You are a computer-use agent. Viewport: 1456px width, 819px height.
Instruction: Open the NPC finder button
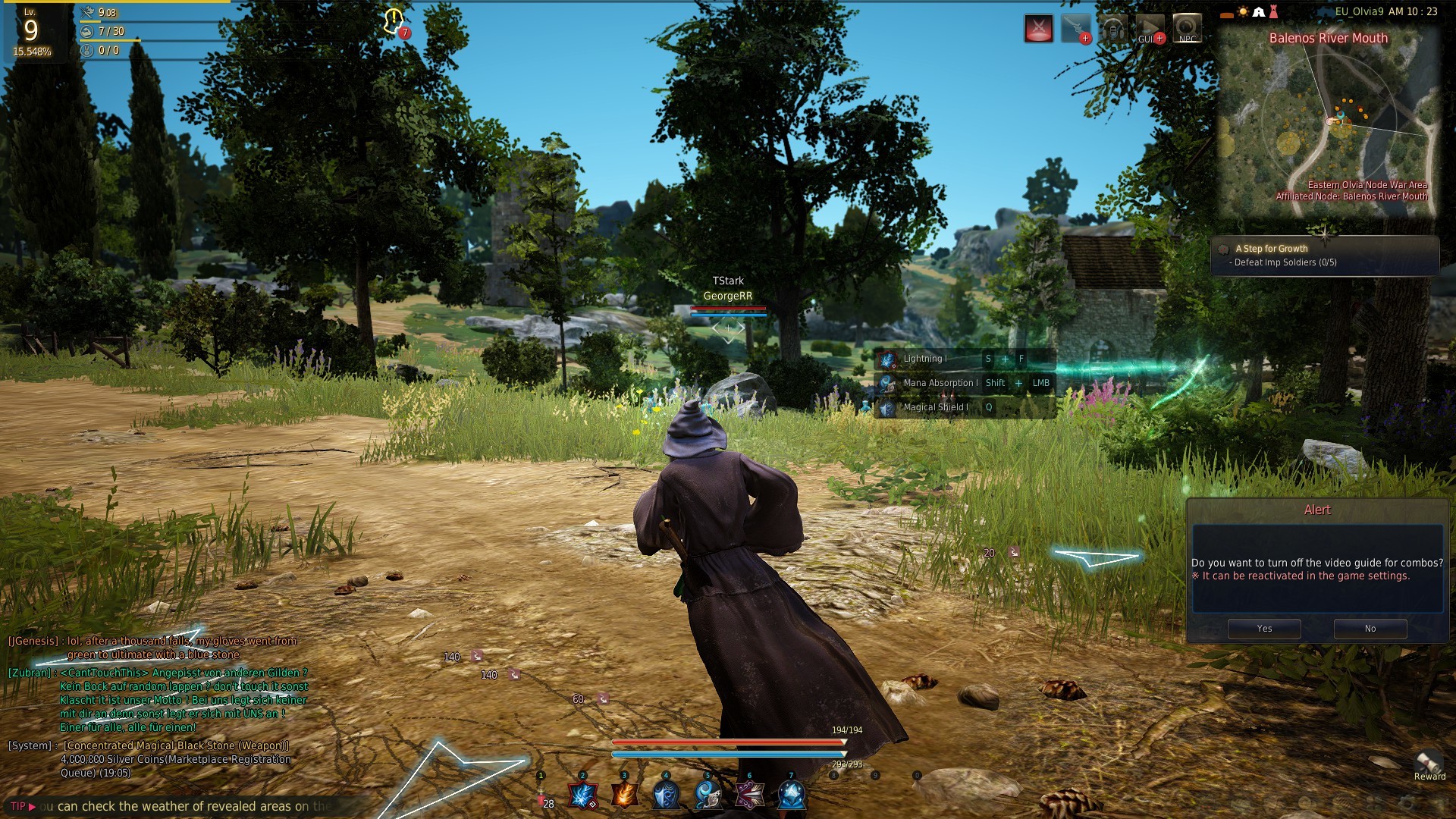point(1187,29)
